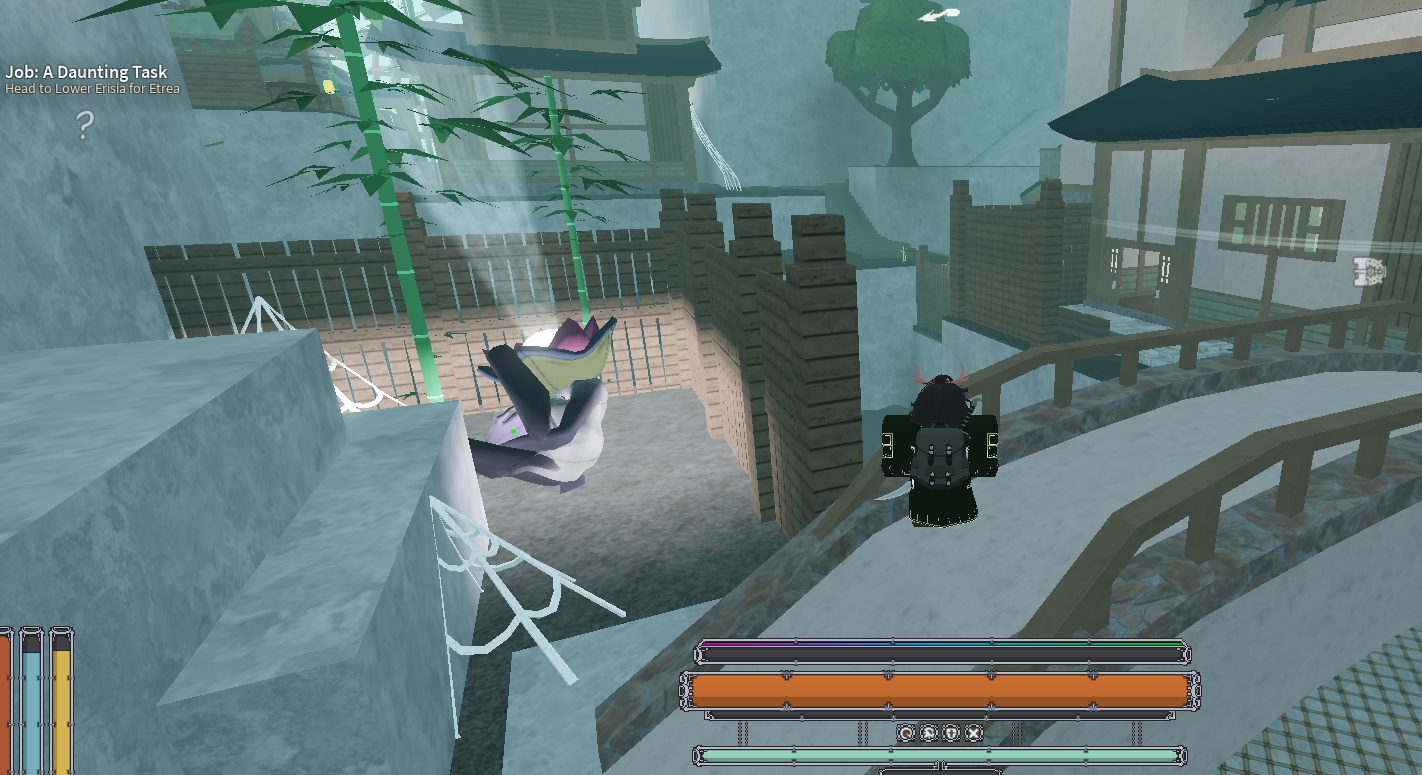
Task: Open the 'A Daunting Task' job tracker
Action: pos(86,73)
